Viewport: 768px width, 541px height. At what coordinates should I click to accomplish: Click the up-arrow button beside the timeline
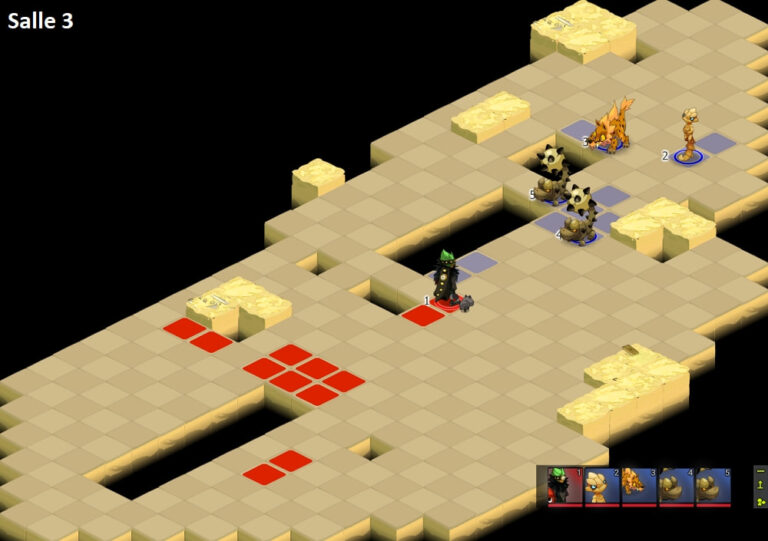click(x=761, y=485)
